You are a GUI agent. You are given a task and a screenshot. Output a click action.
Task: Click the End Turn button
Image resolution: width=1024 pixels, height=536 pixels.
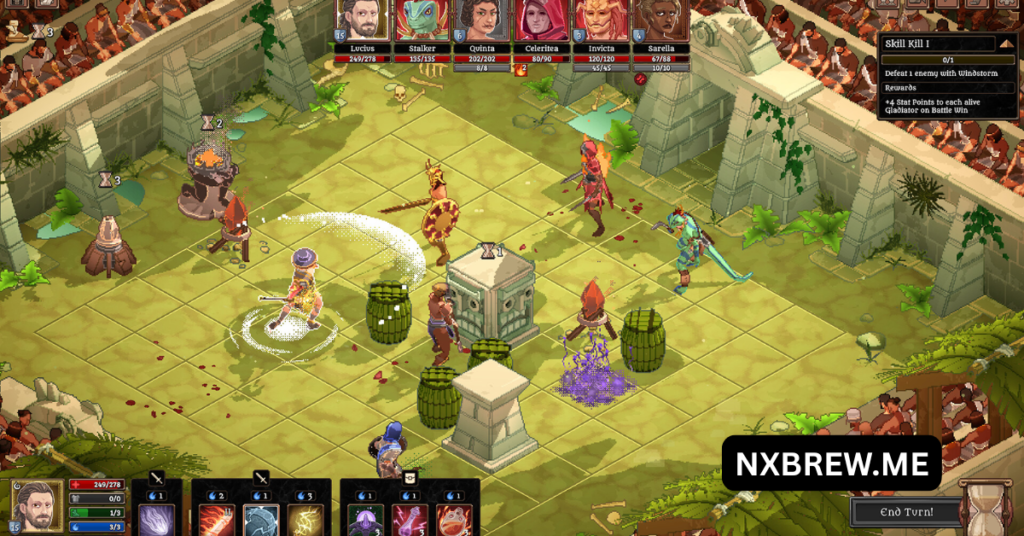904,512
